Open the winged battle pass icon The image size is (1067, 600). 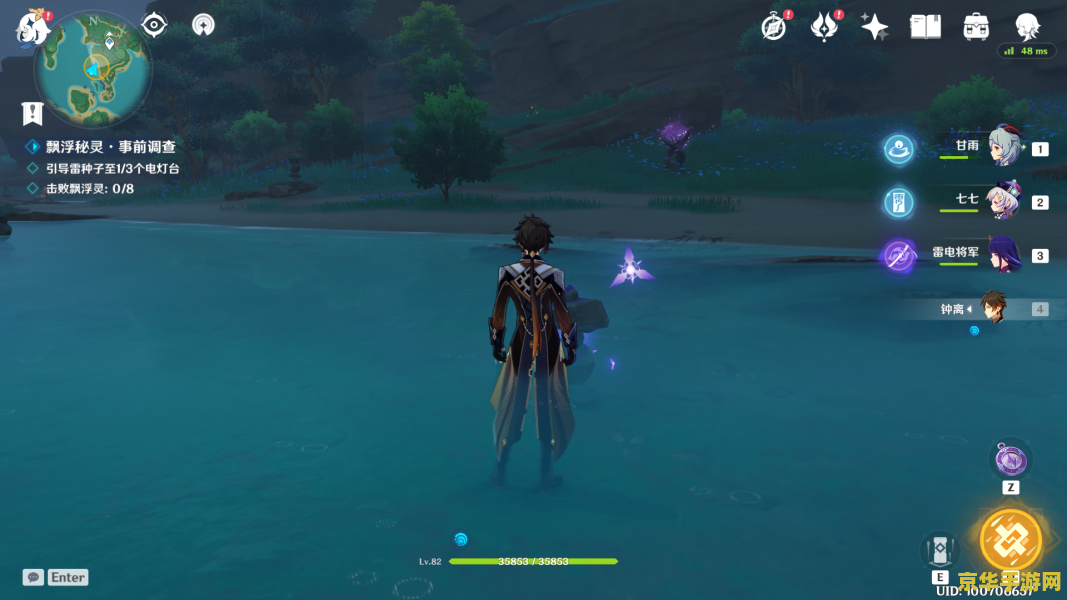(x=824, y=27)
